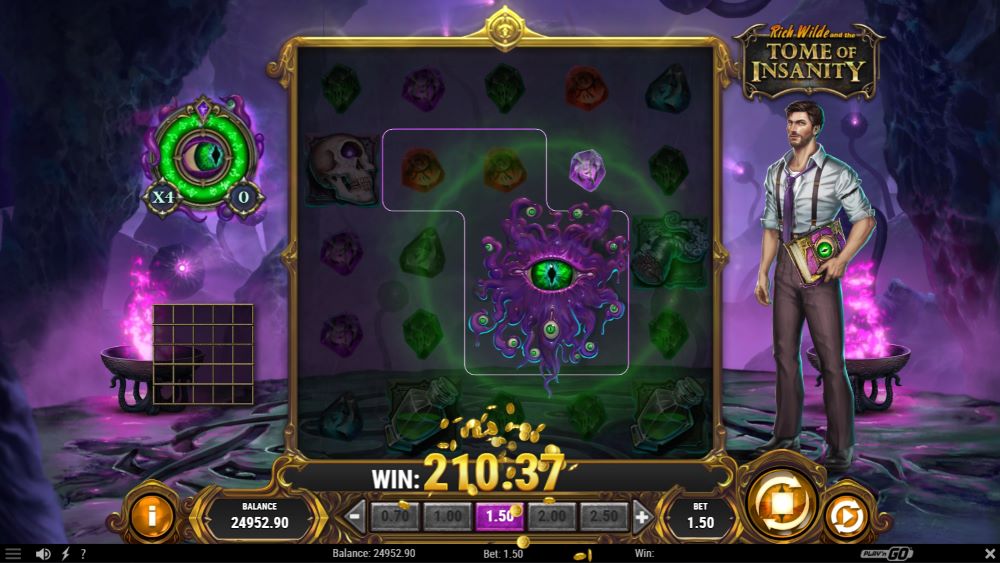Viewport: 1000px width, 563px height.
Task: Toggle the sound speaker icon
Action: 43,553
